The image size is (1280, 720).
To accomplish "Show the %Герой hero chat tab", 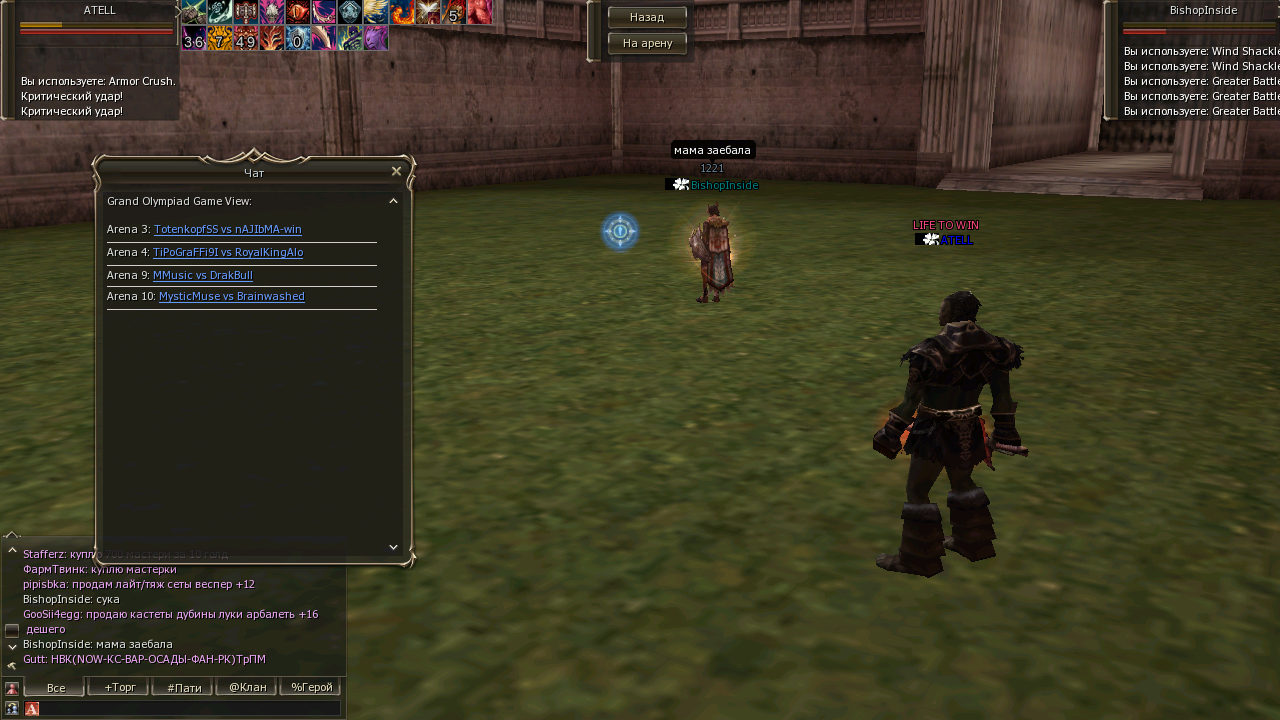I will [311, 688].
